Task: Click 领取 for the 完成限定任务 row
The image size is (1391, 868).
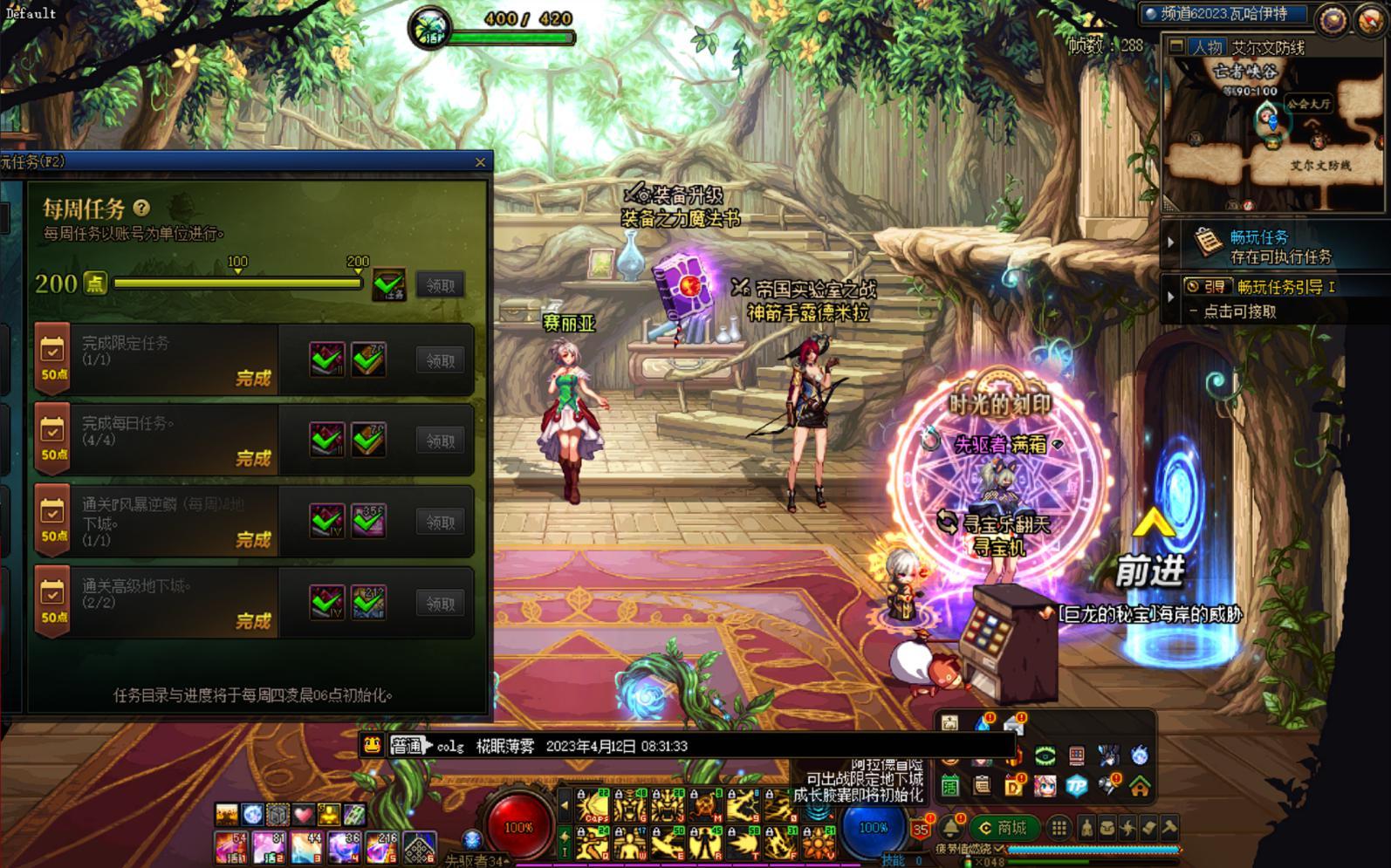Action: tap(440, 360)
